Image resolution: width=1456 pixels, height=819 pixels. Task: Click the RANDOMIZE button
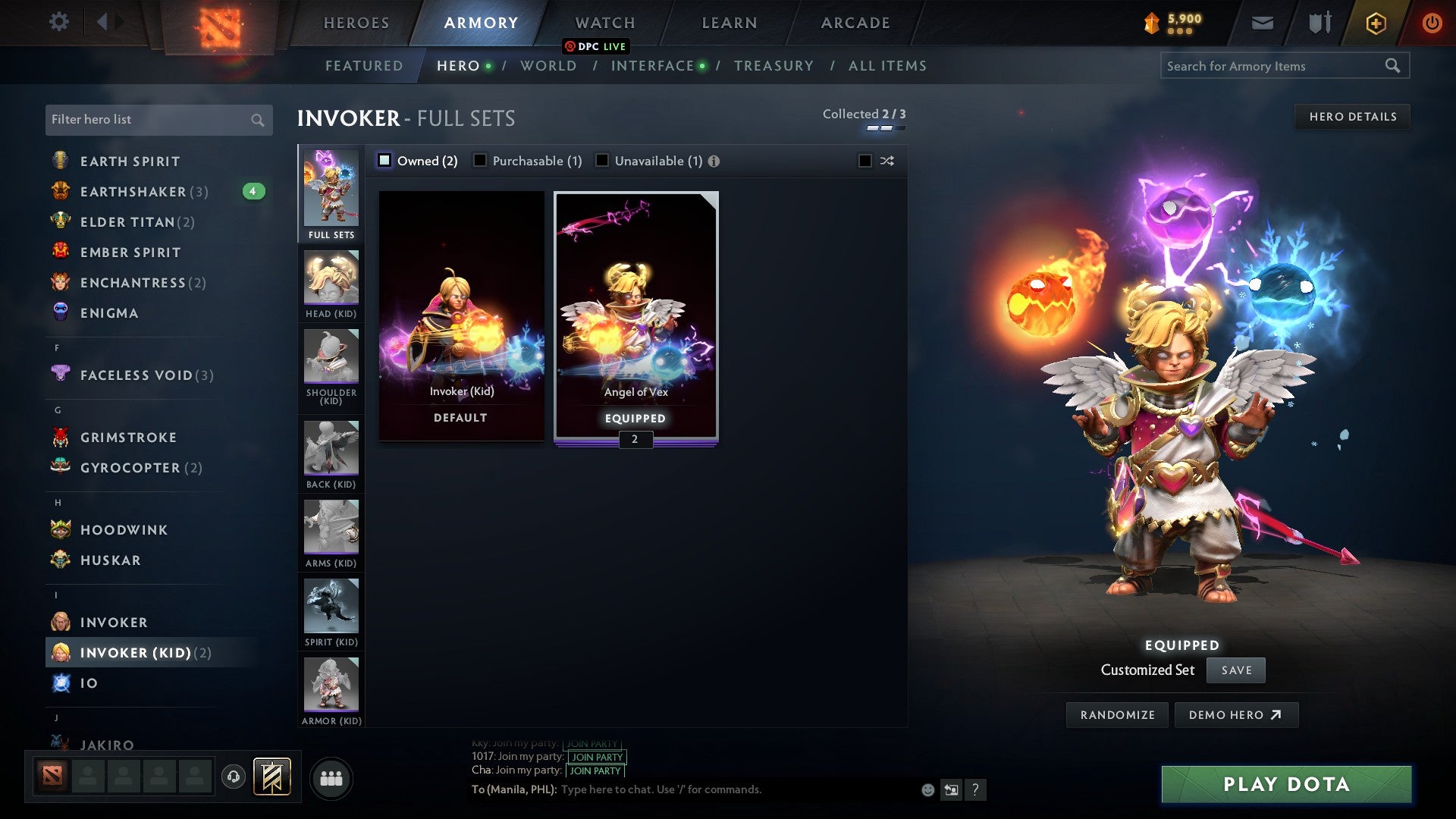(x=1116, y=714)
